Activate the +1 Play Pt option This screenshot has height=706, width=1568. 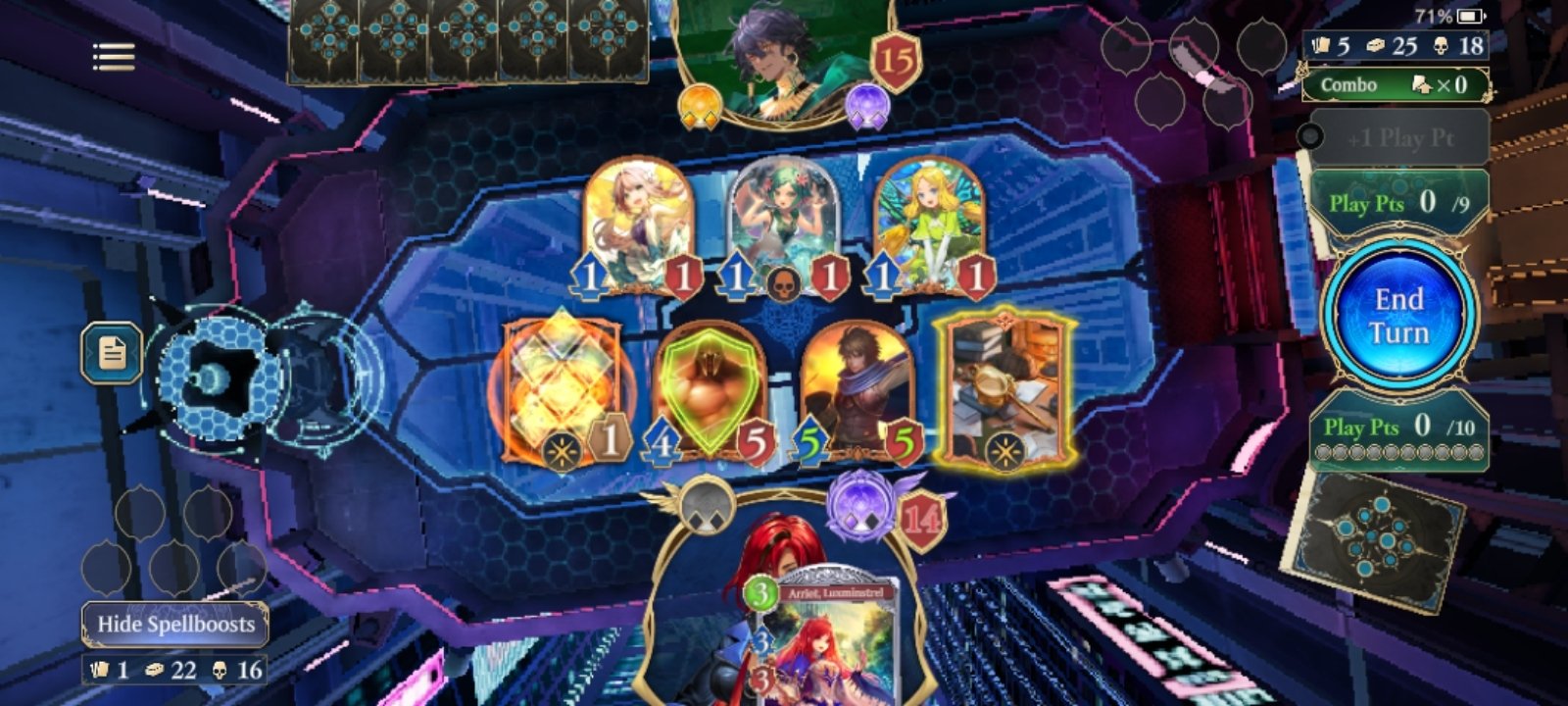pos(1403,138)
